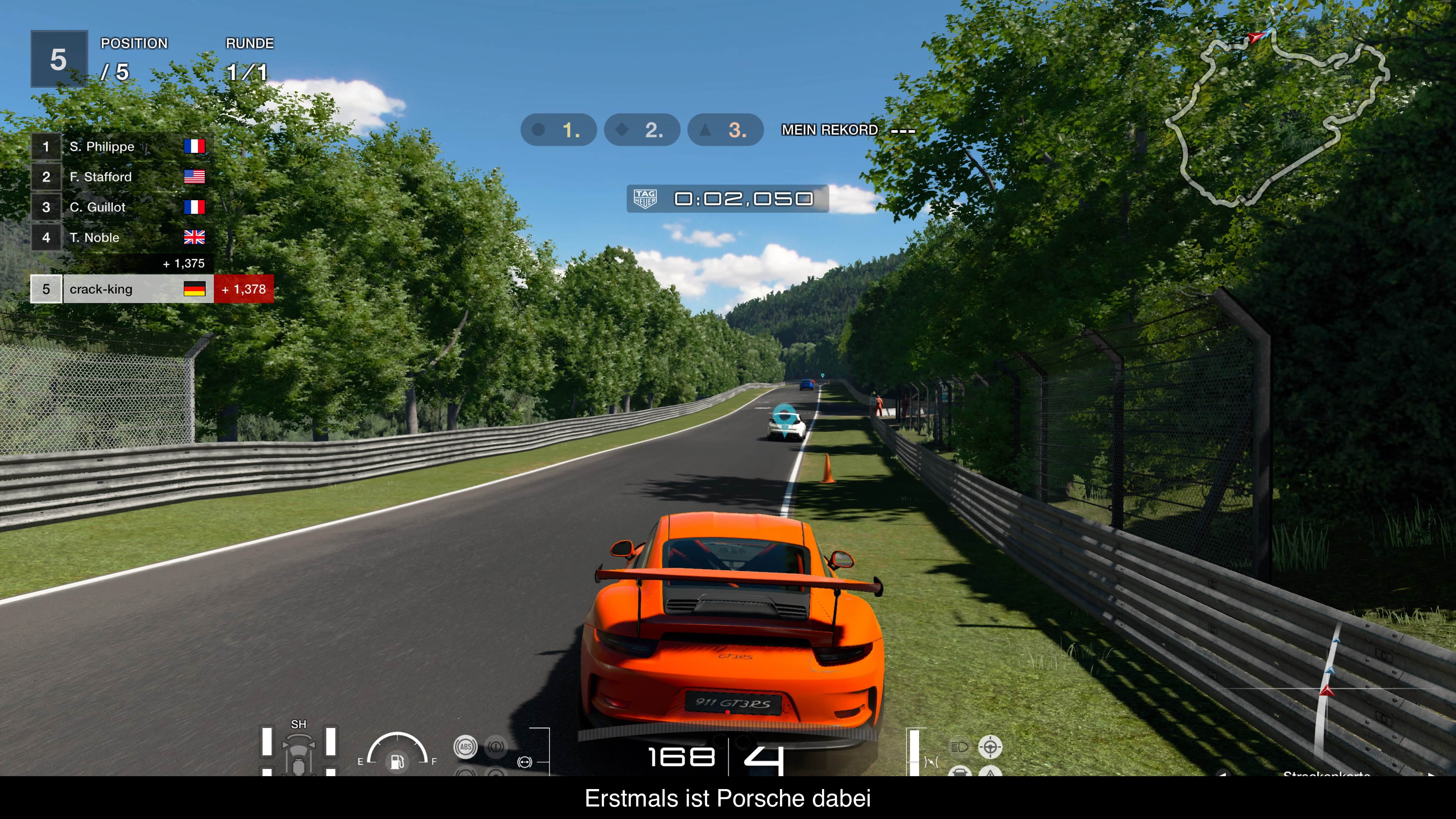Toggle the ABS indicator icon
The image size is (1456, 819).
pos(465,747)
